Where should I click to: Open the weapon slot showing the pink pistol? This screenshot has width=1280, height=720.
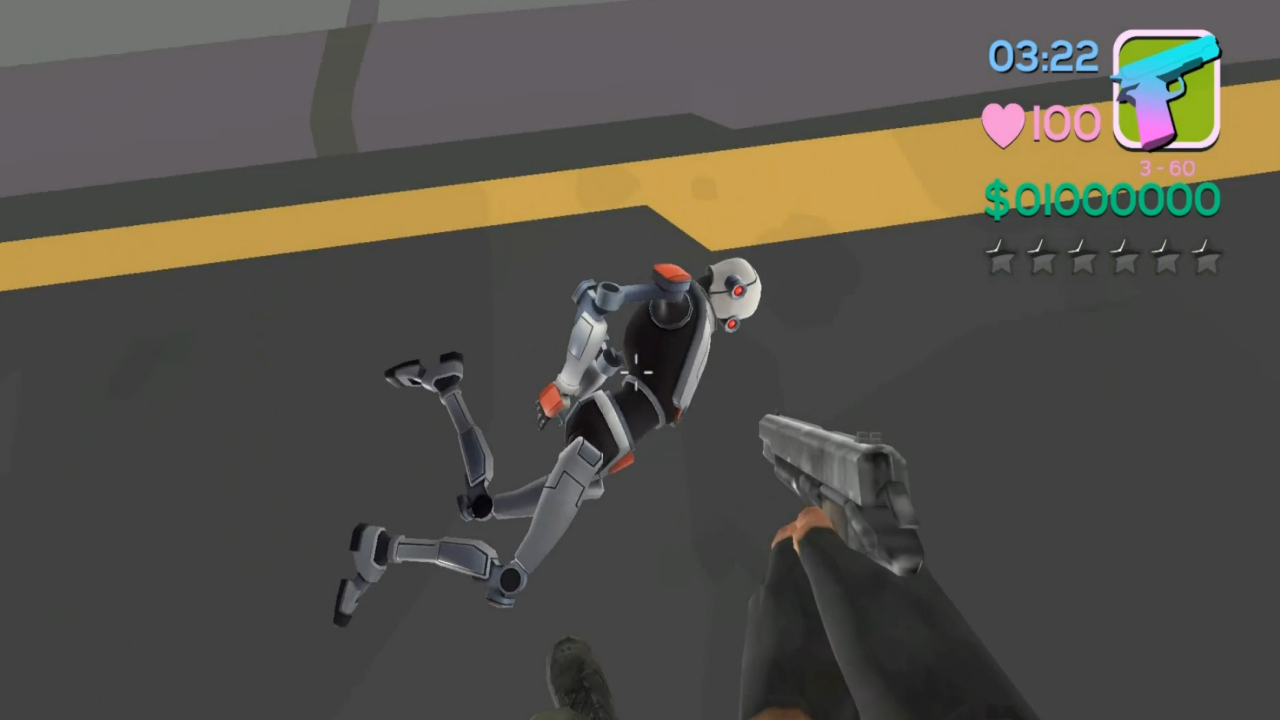click(1165, 85)
